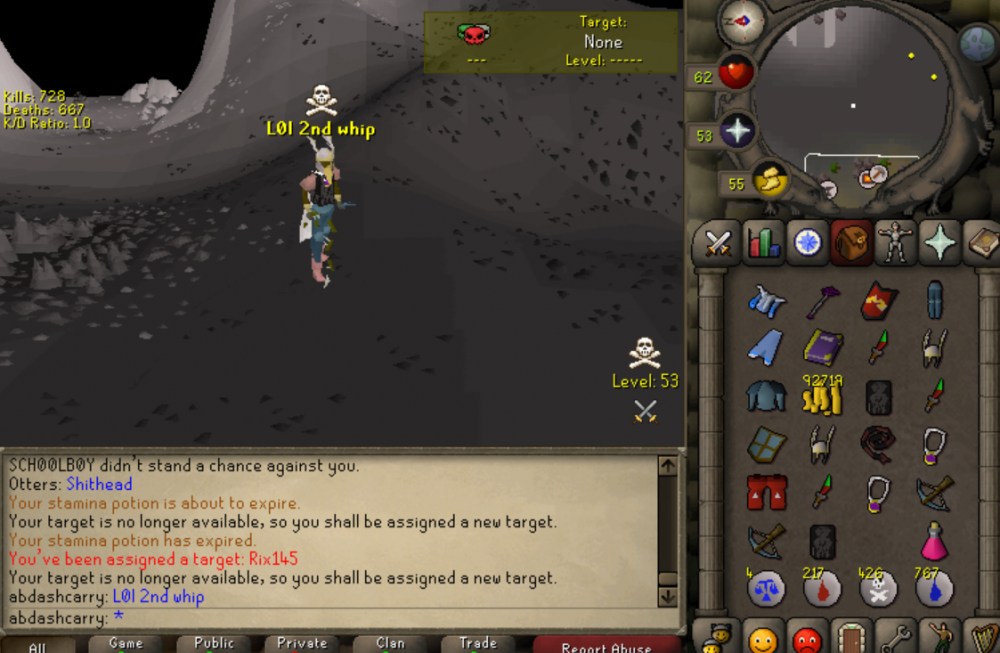Viewport: 1000px width, 653px height.
Task: Show the Worn Equipment tab
Action: [893, 242]
